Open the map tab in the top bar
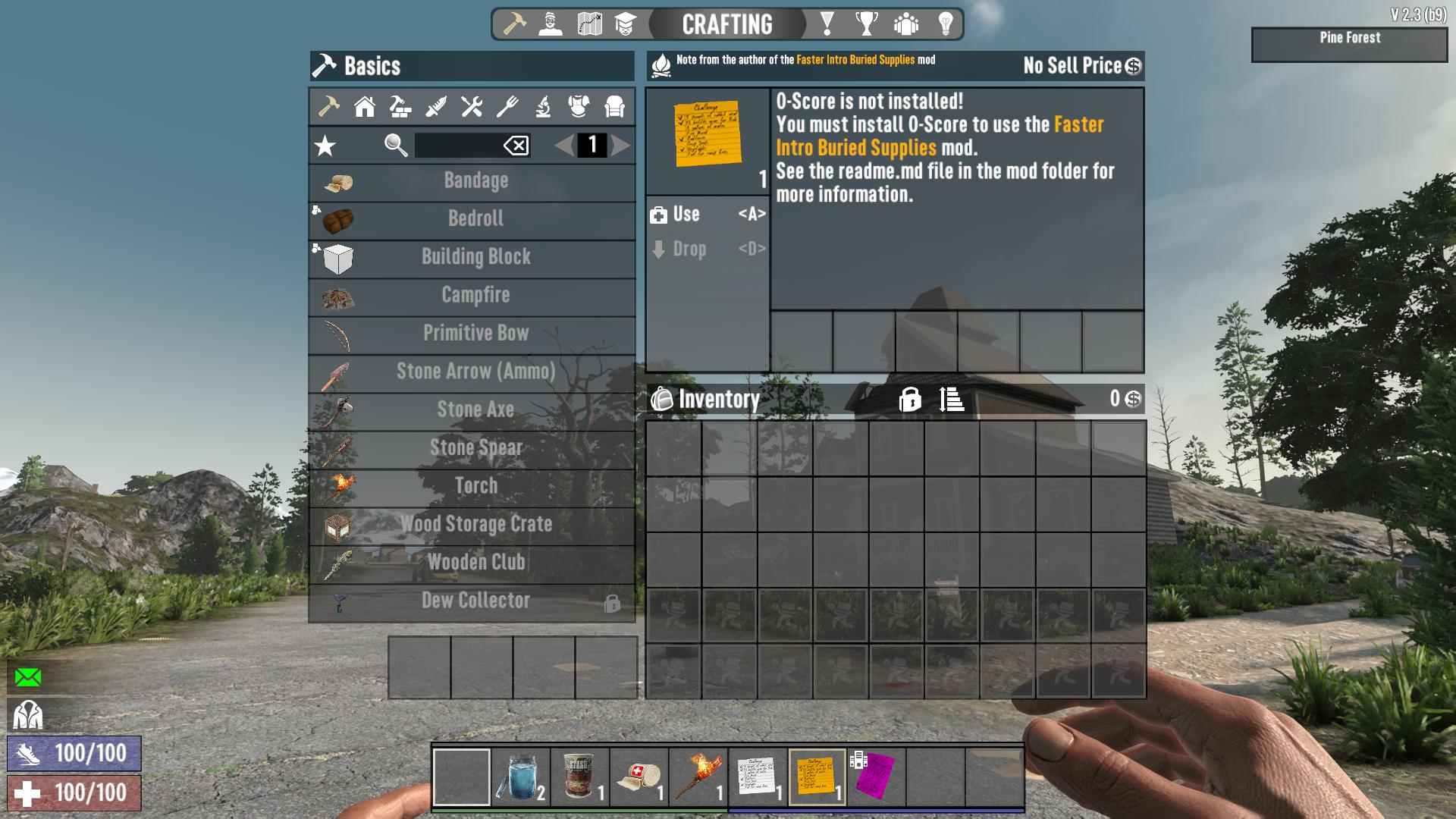The width and height of the screenshot is (1456, 819). (589, 24)
